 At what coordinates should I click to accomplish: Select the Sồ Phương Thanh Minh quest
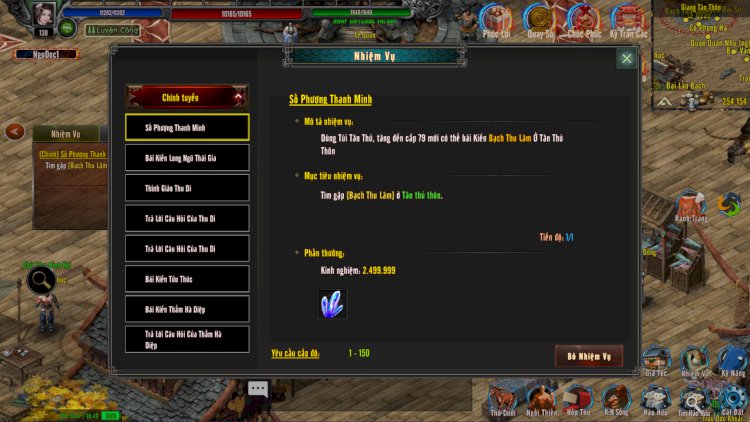click(x=187, y=128)
